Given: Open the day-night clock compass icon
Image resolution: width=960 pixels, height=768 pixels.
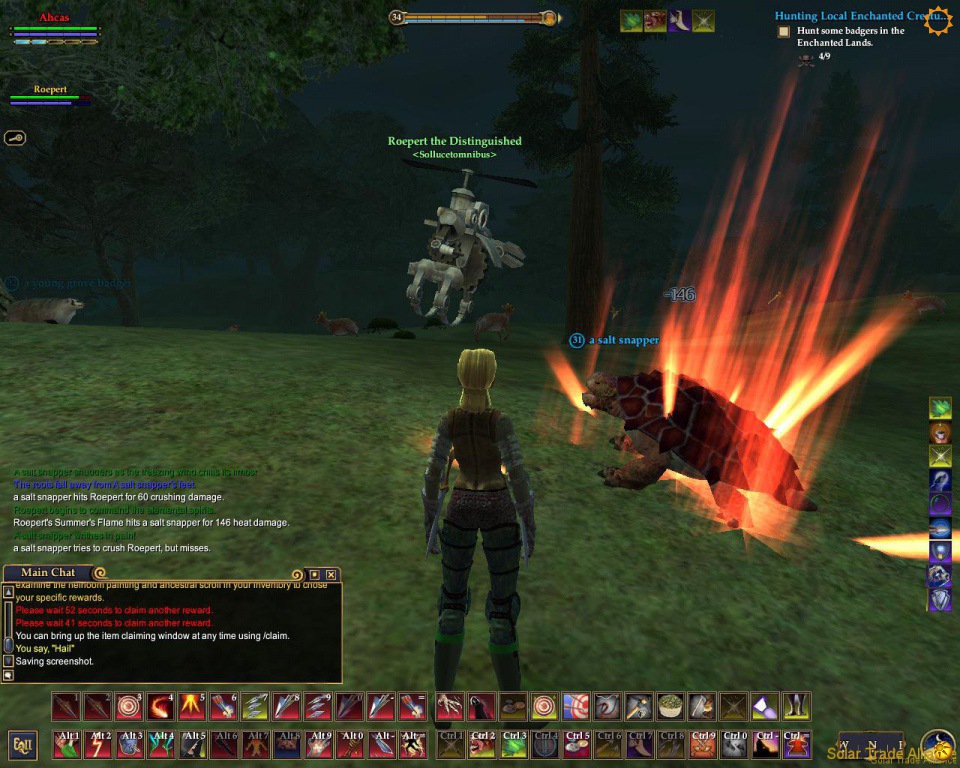Looking at the screenshot, I should click(937, 745).
